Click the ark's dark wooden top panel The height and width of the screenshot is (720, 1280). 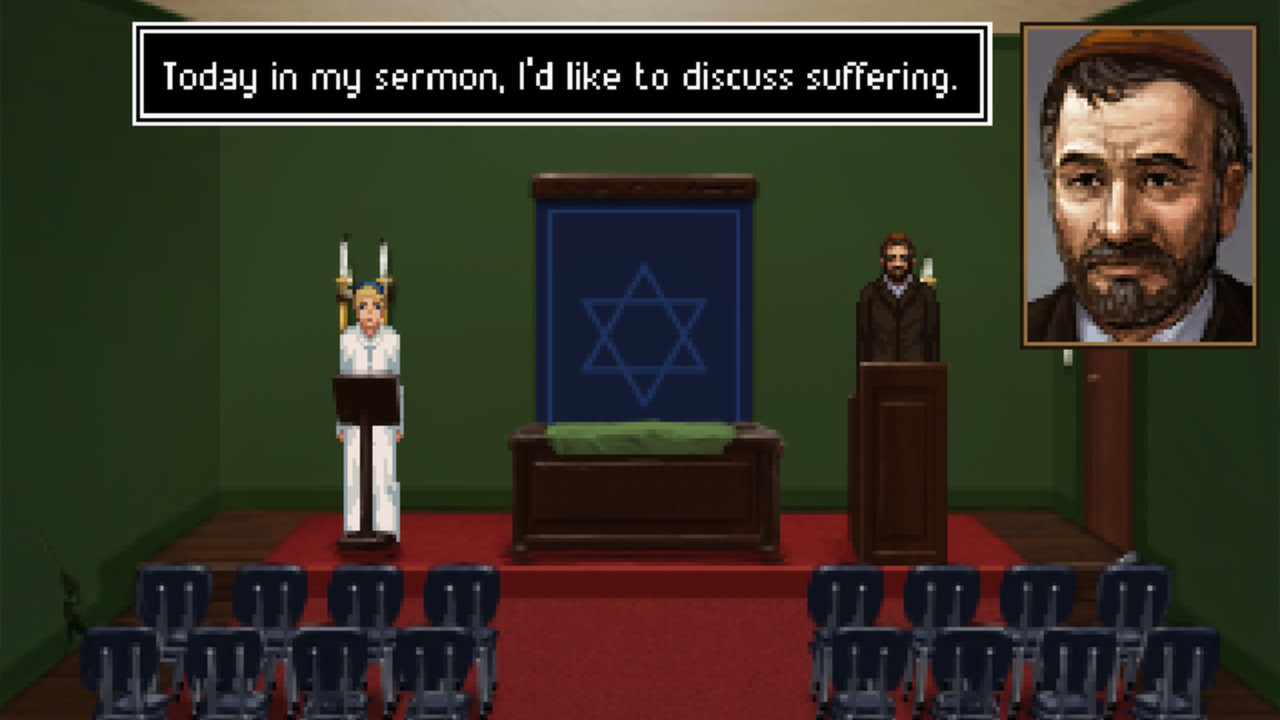(645, 188)
